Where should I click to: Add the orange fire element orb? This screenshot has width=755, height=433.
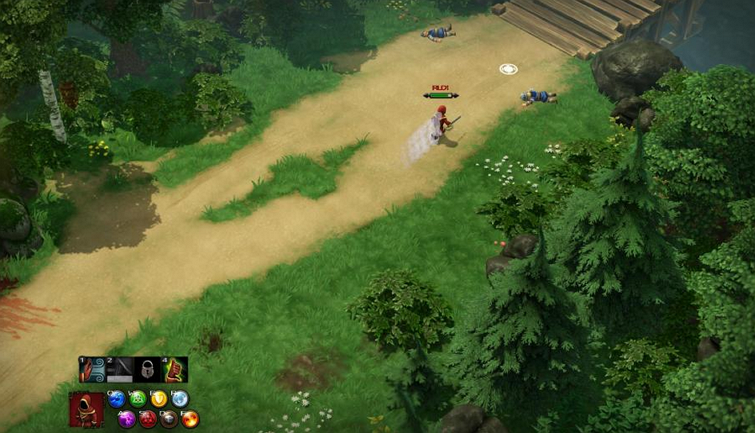click(x=190, y=418)
